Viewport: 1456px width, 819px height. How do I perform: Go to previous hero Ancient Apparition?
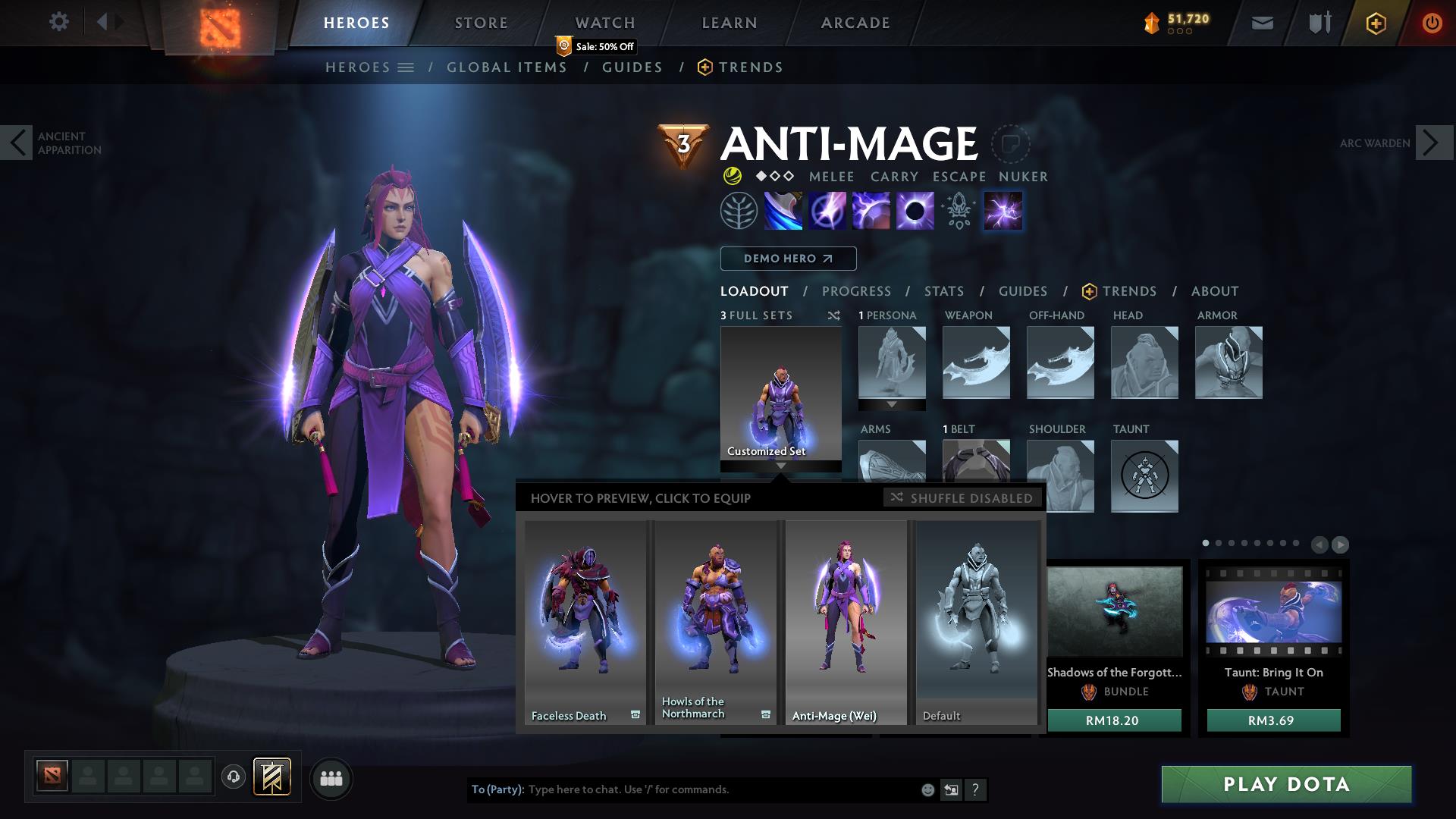tap(17, 143)
